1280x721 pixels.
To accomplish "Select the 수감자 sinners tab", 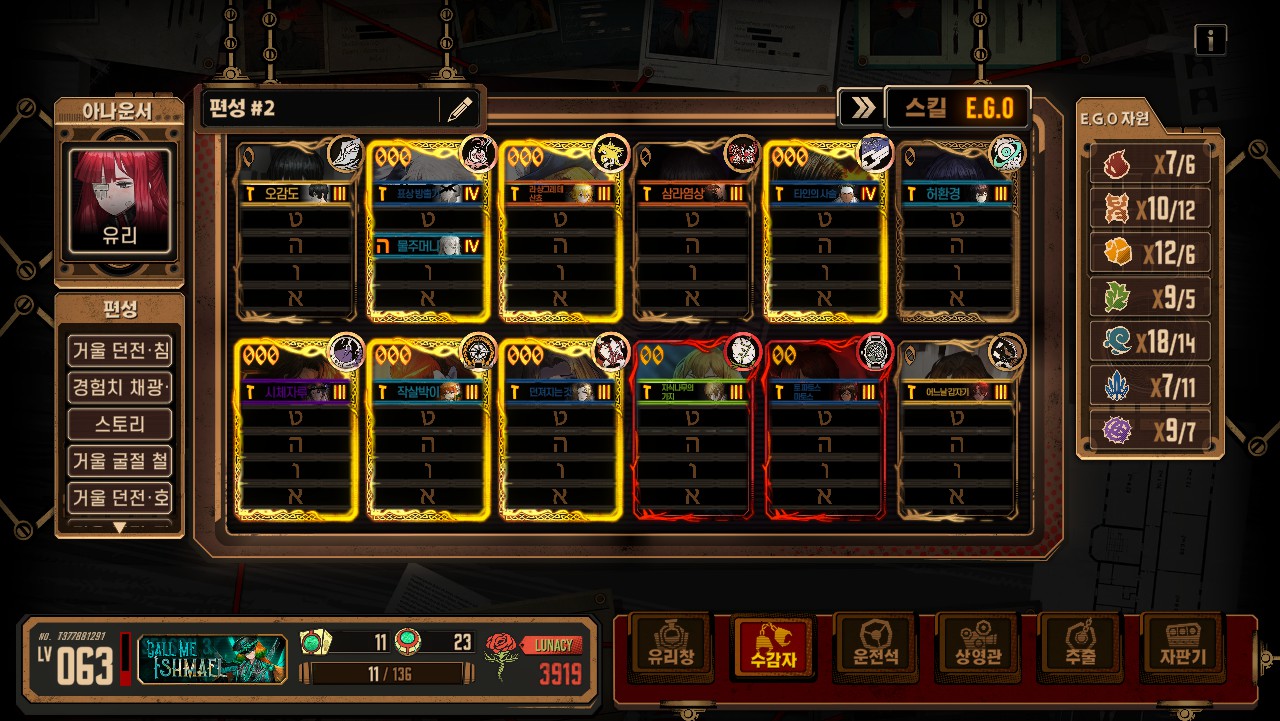I will pyautogui.click(x=774, y=647).
